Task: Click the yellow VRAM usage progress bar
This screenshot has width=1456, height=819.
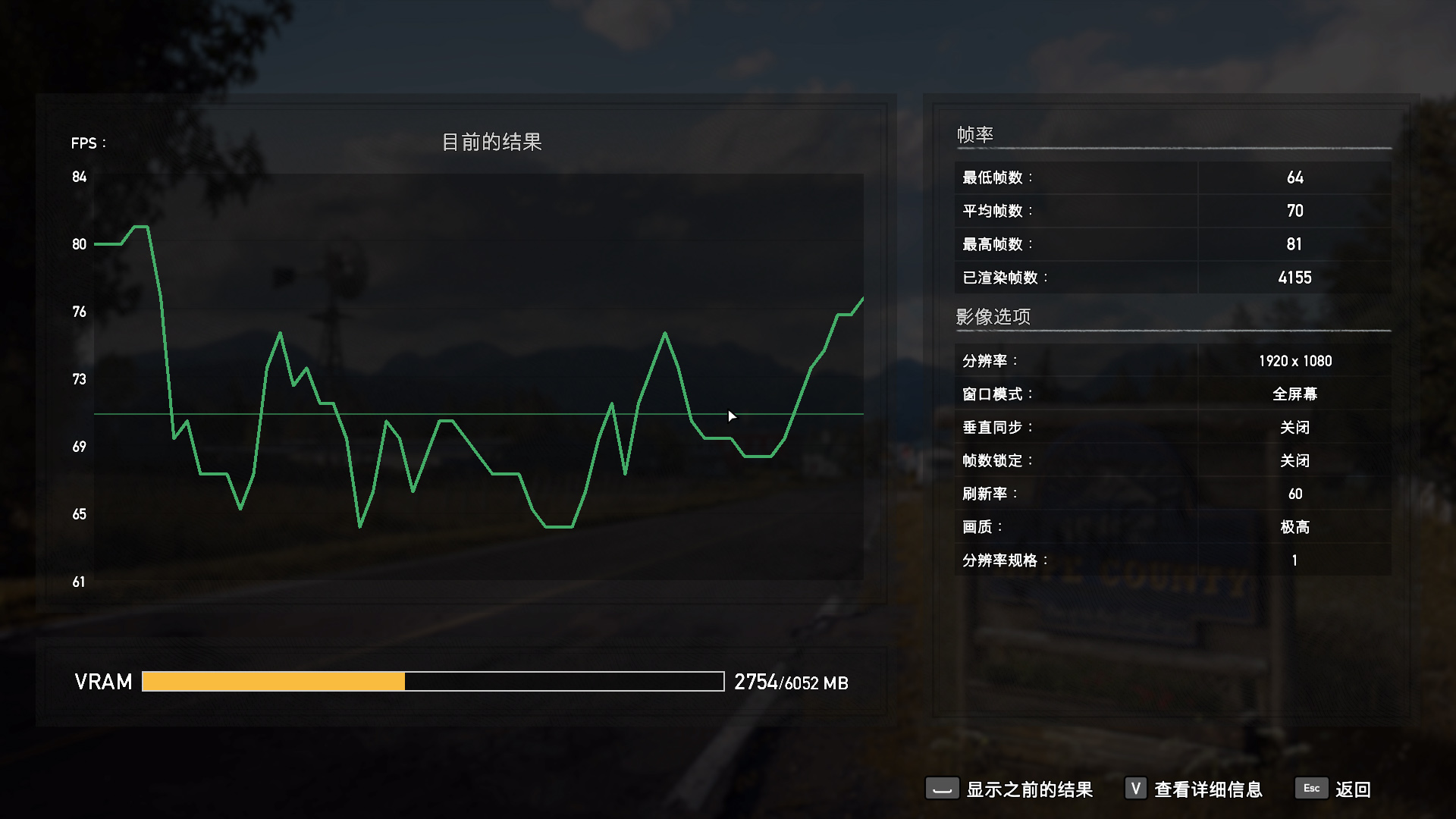Action: [273, 682]
